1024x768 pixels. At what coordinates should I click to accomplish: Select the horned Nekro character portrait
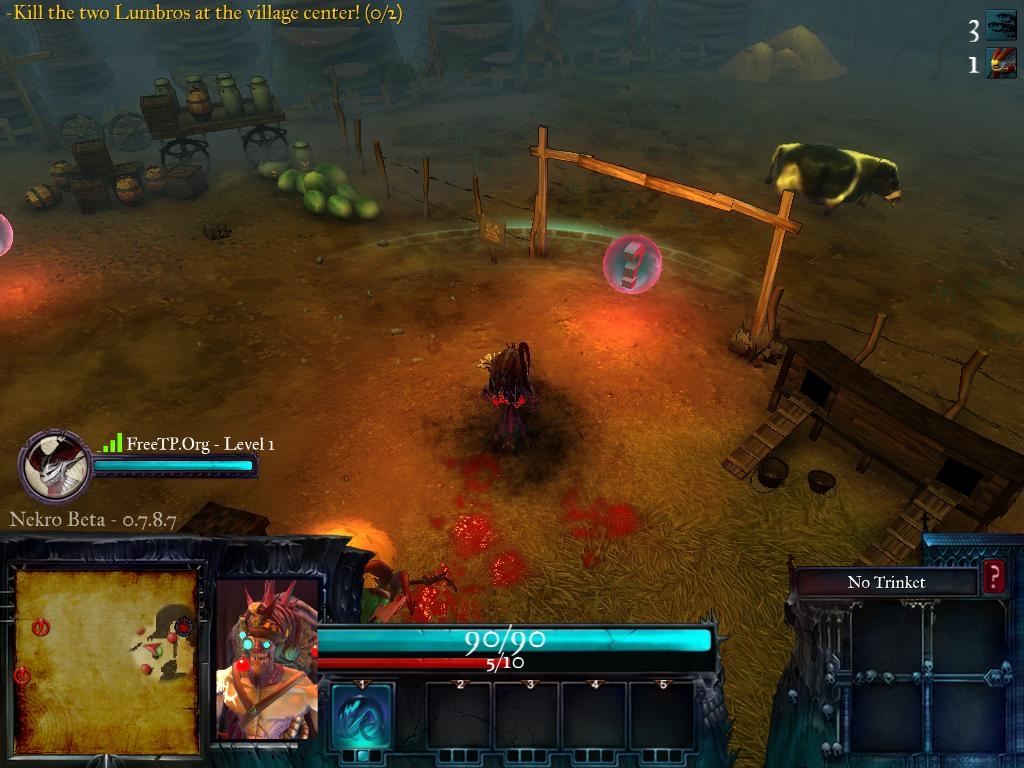point(266,661)
